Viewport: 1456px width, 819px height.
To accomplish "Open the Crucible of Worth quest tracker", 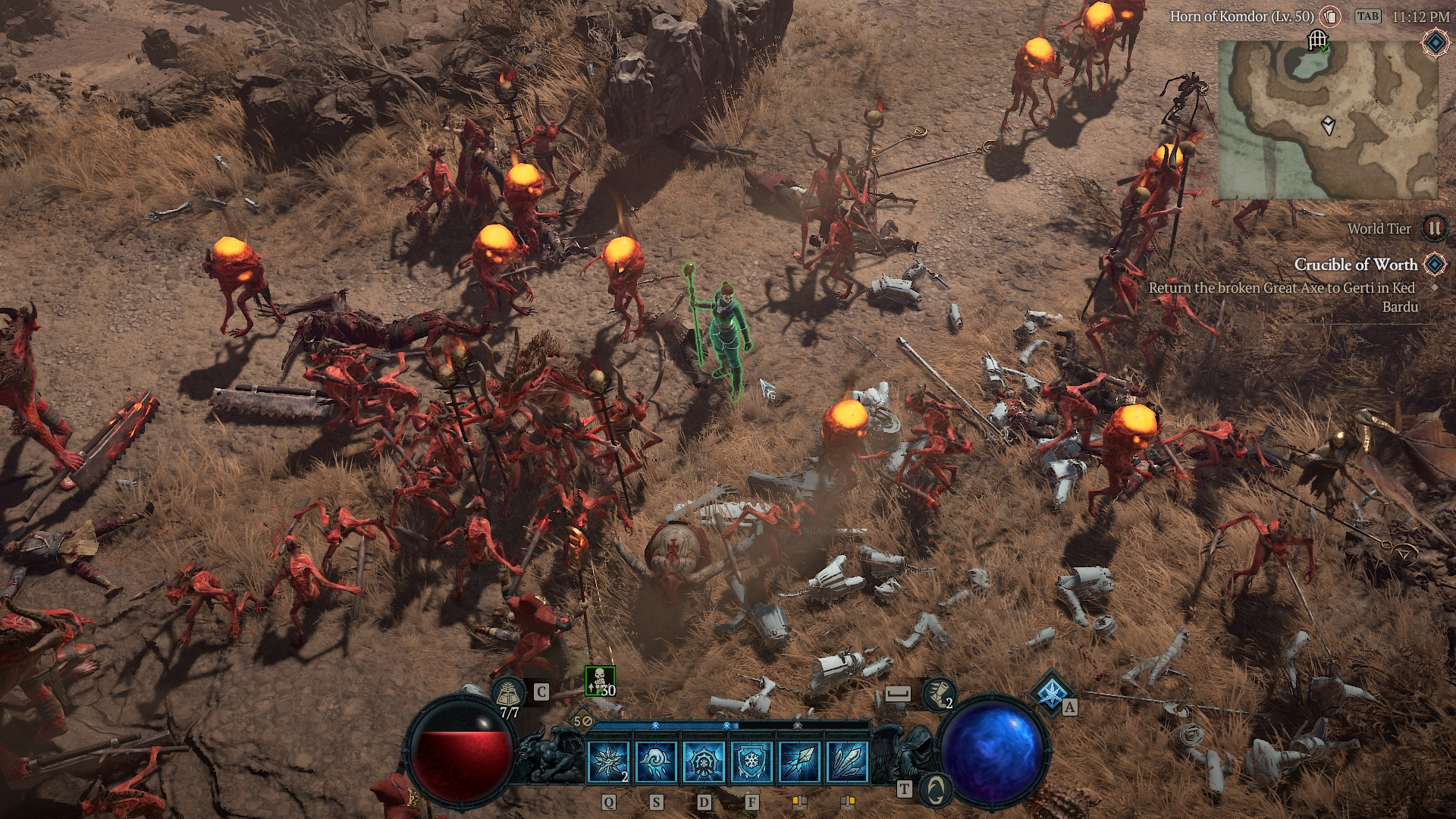I will tap(1355, 265).
